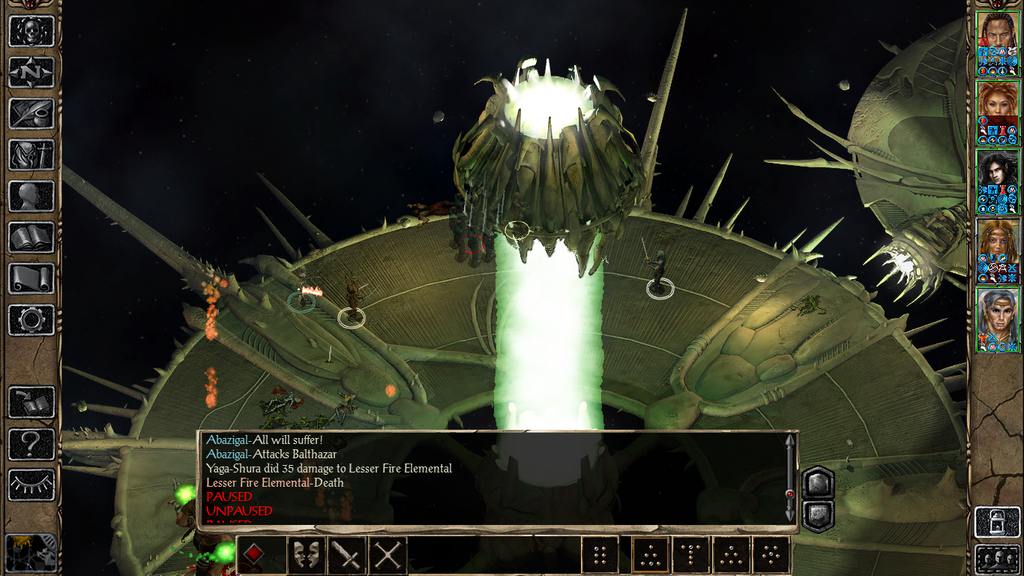Image resolution: width=1024 pixels, height=576 pixels.
Task: Select the two-column party formation
Action: tap(600, 555)
